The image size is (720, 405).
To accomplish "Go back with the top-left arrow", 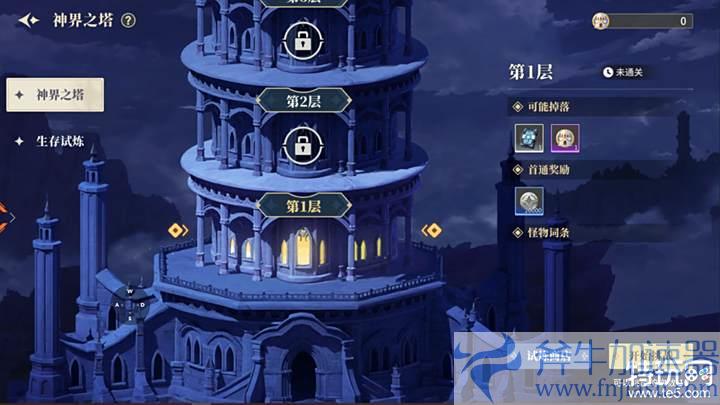I will (x=28, y=20).
